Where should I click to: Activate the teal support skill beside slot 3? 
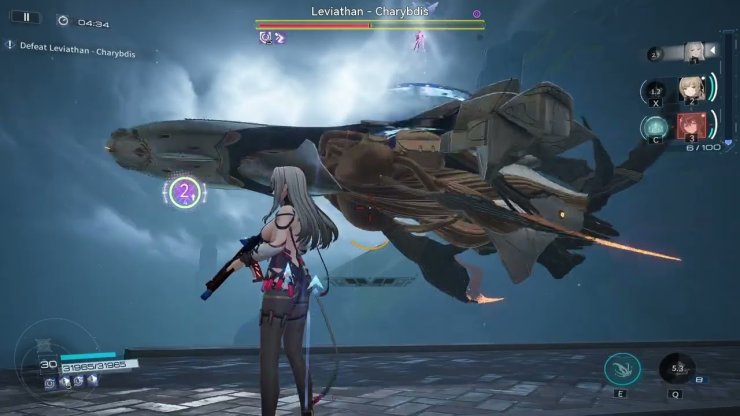point(654,128)
